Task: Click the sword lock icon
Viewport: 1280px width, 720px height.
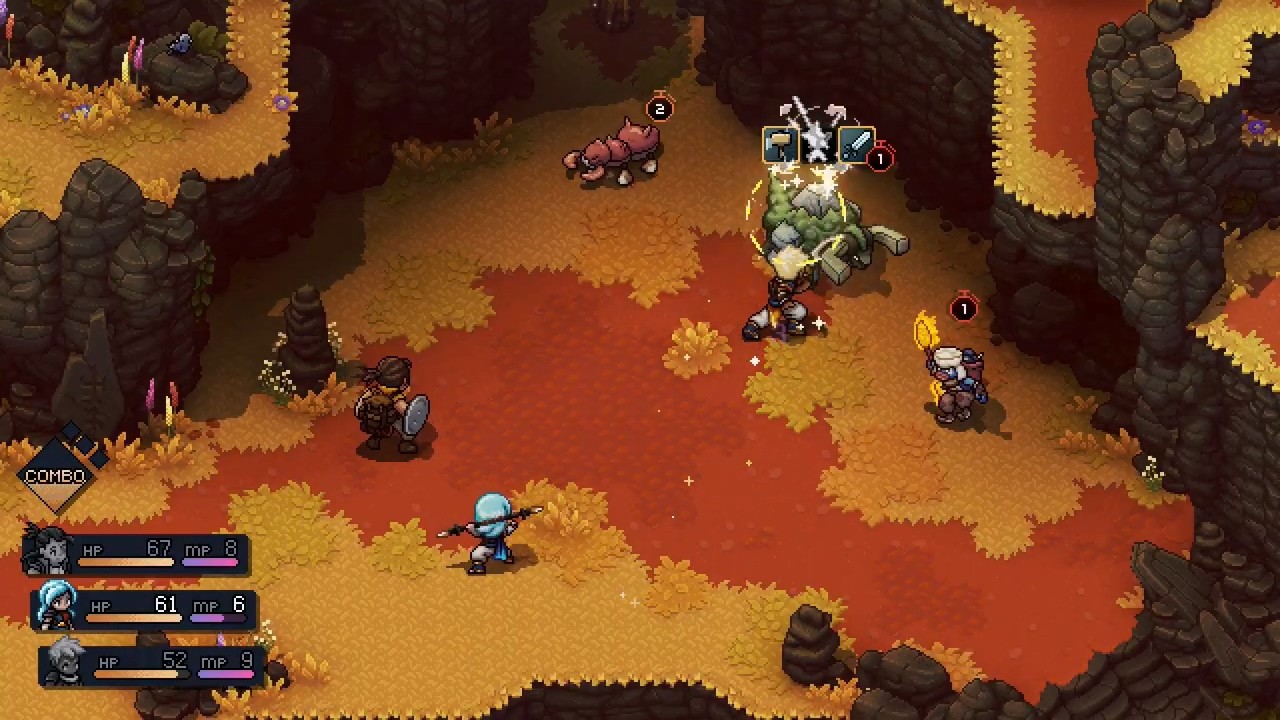Action: [856, 146]
